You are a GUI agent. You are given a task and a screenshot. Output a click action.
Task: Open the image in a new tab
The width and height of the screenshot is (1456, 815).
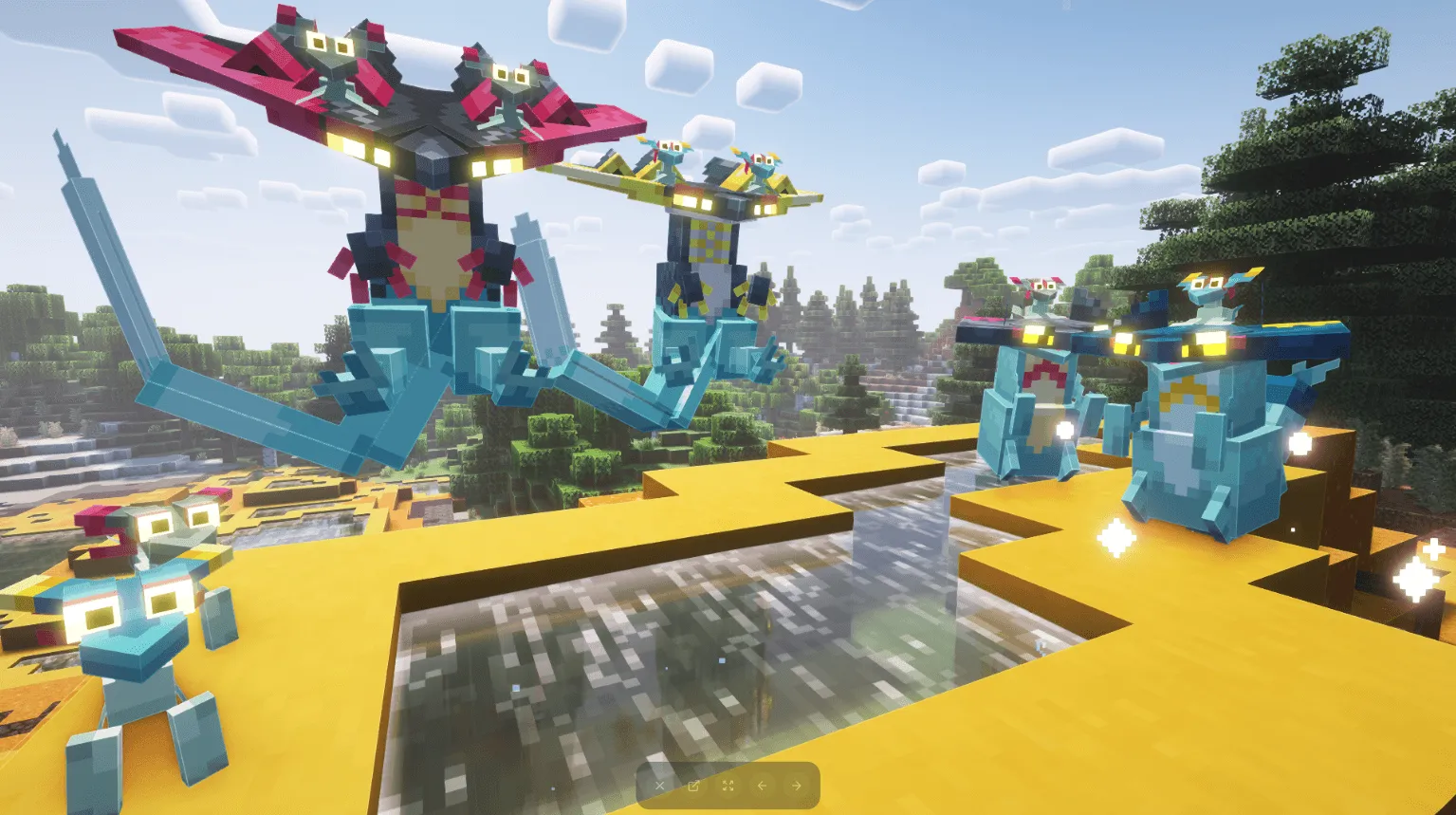click(x=693, y=786)
